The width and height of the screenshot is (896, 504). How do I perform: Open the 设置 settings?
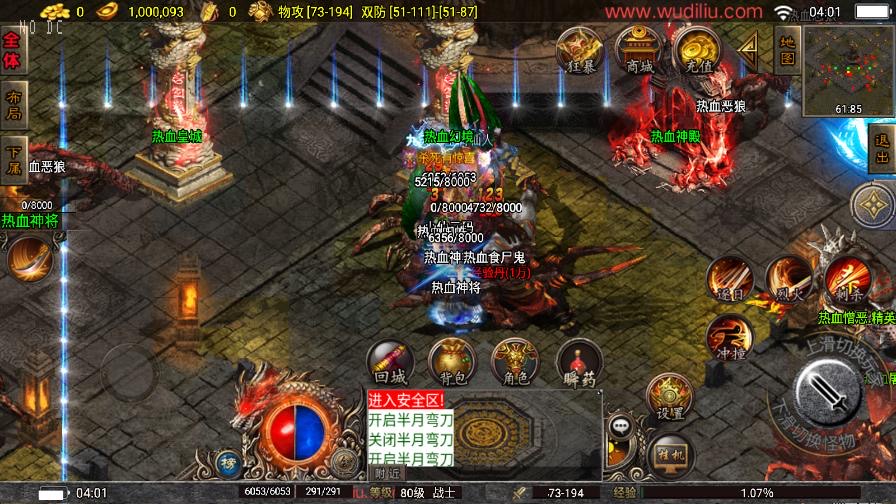pyautogui.click(x=670, y=398)
